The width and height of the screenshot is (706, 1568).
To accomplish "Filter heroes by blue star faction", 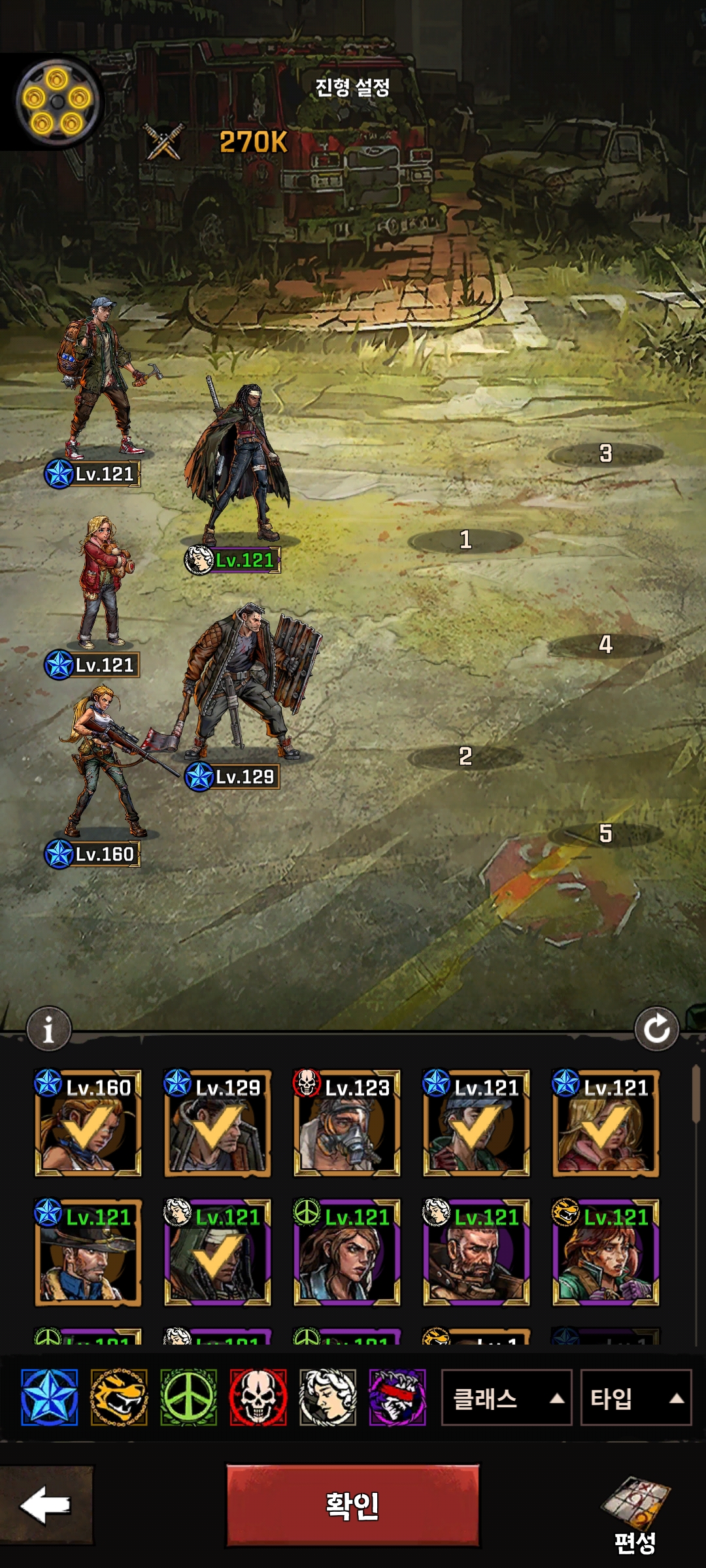I will 49,1397.
